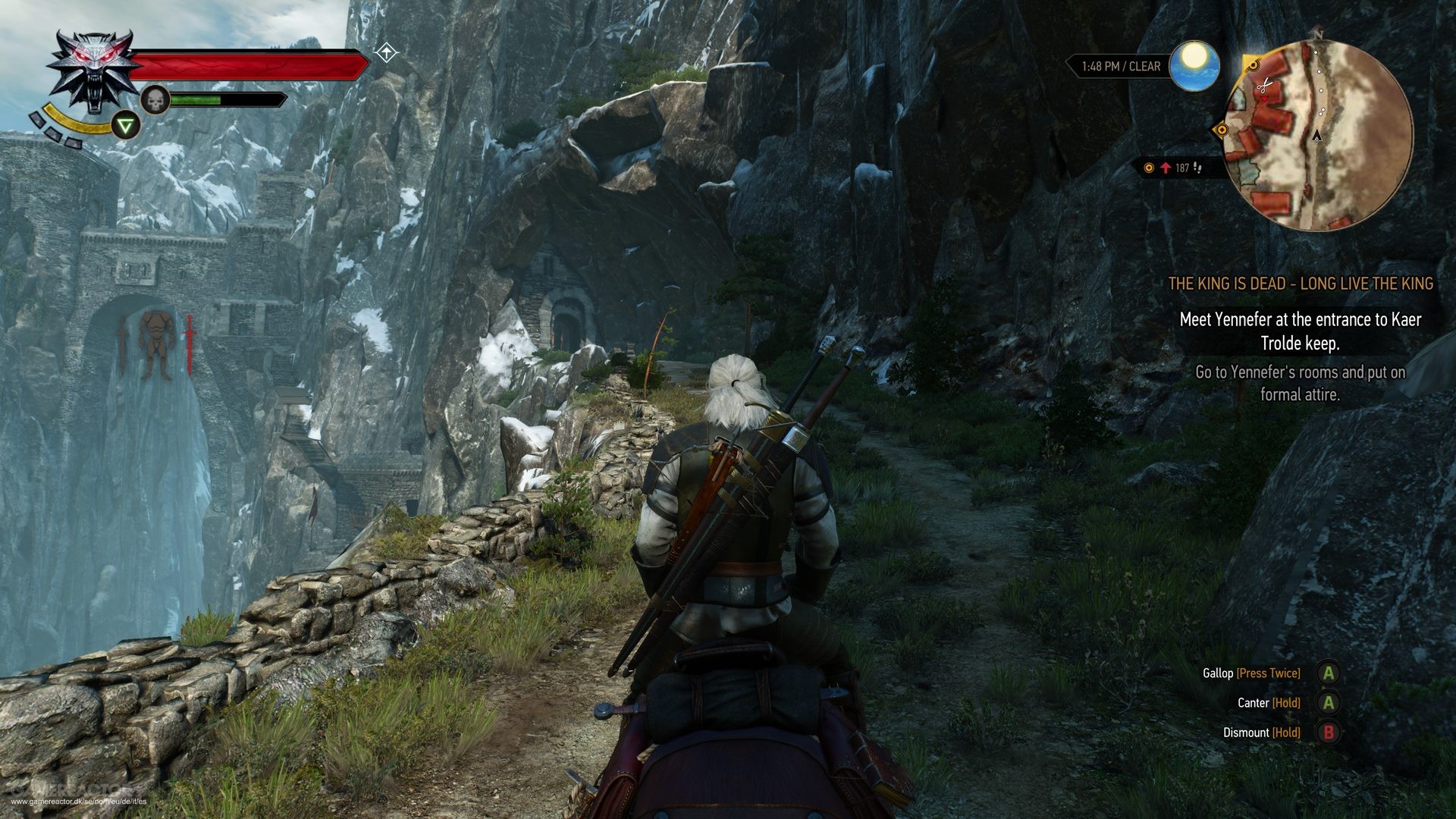Select the active Quen sign icon
The width and height of the screenshot is (1456, 819).
(126, 124)
